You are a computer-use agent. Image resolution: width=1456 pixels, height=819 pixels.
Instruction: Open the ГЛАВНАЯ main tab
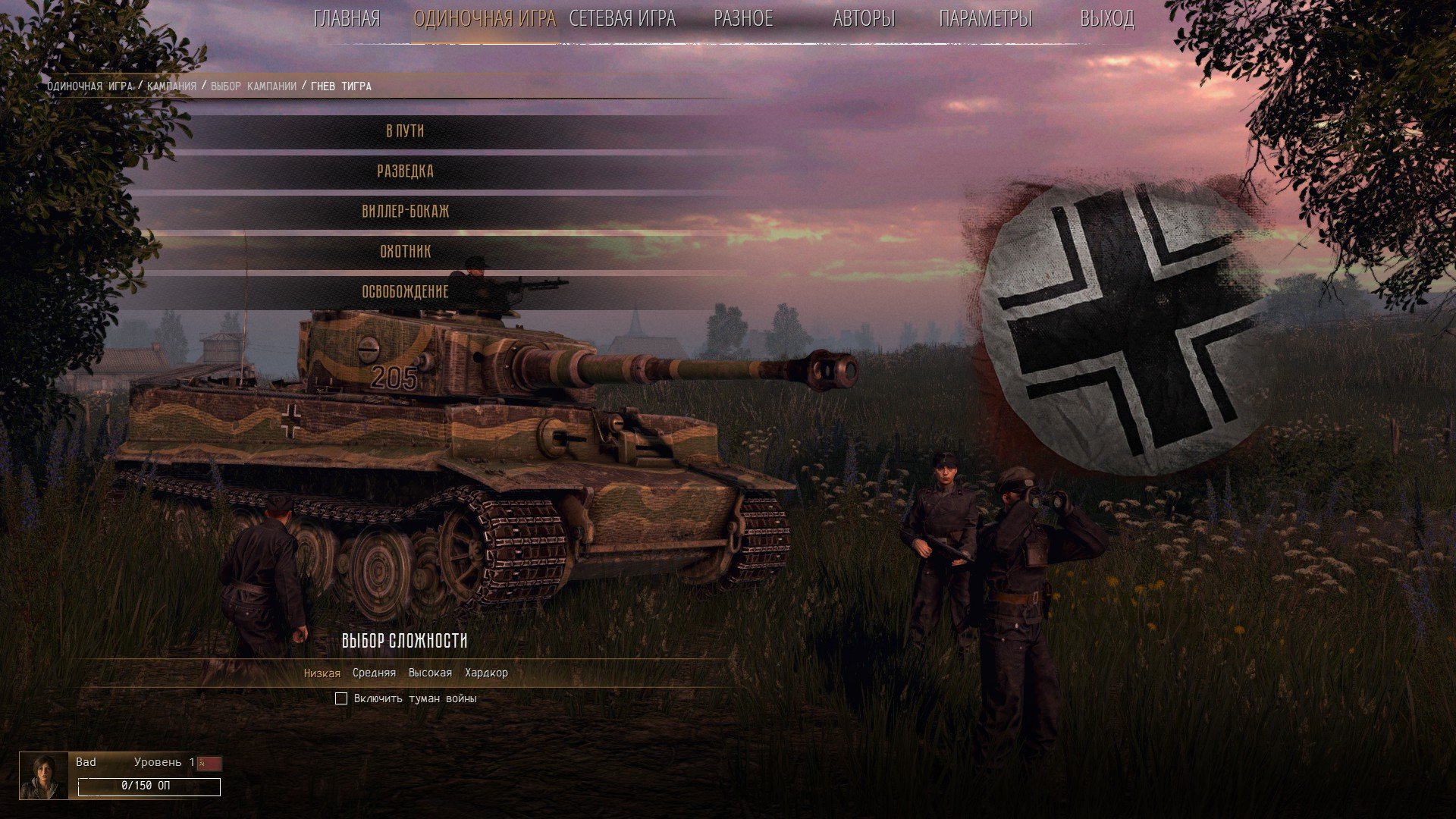point(347,19)
